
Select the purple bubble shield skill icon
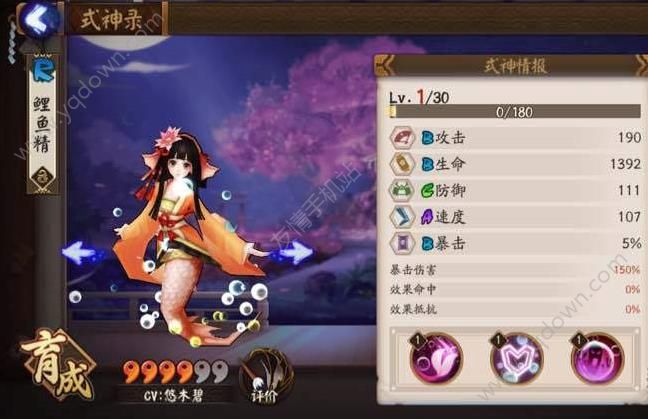[596, 358]
